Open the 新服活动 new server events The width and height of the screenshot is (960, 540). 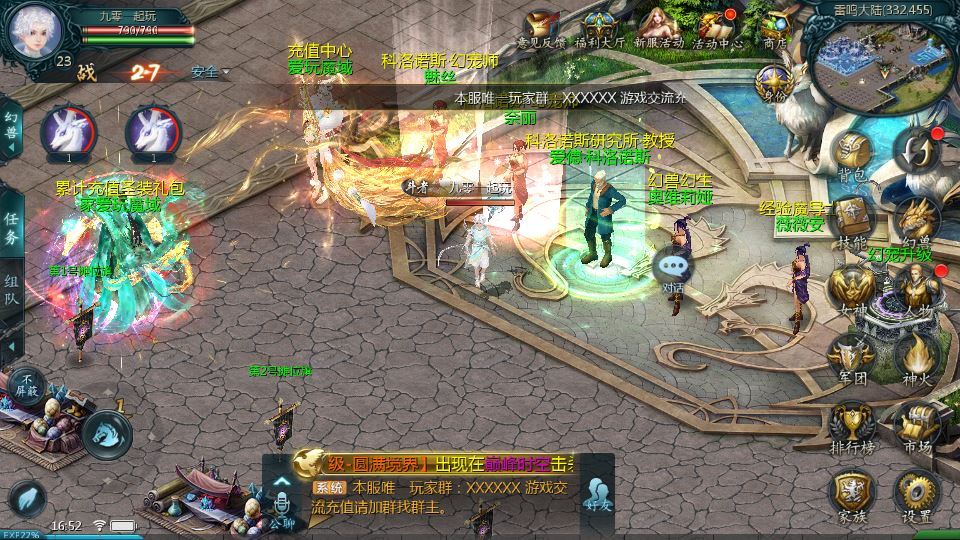pyautogui.click(x=658, y=26)
